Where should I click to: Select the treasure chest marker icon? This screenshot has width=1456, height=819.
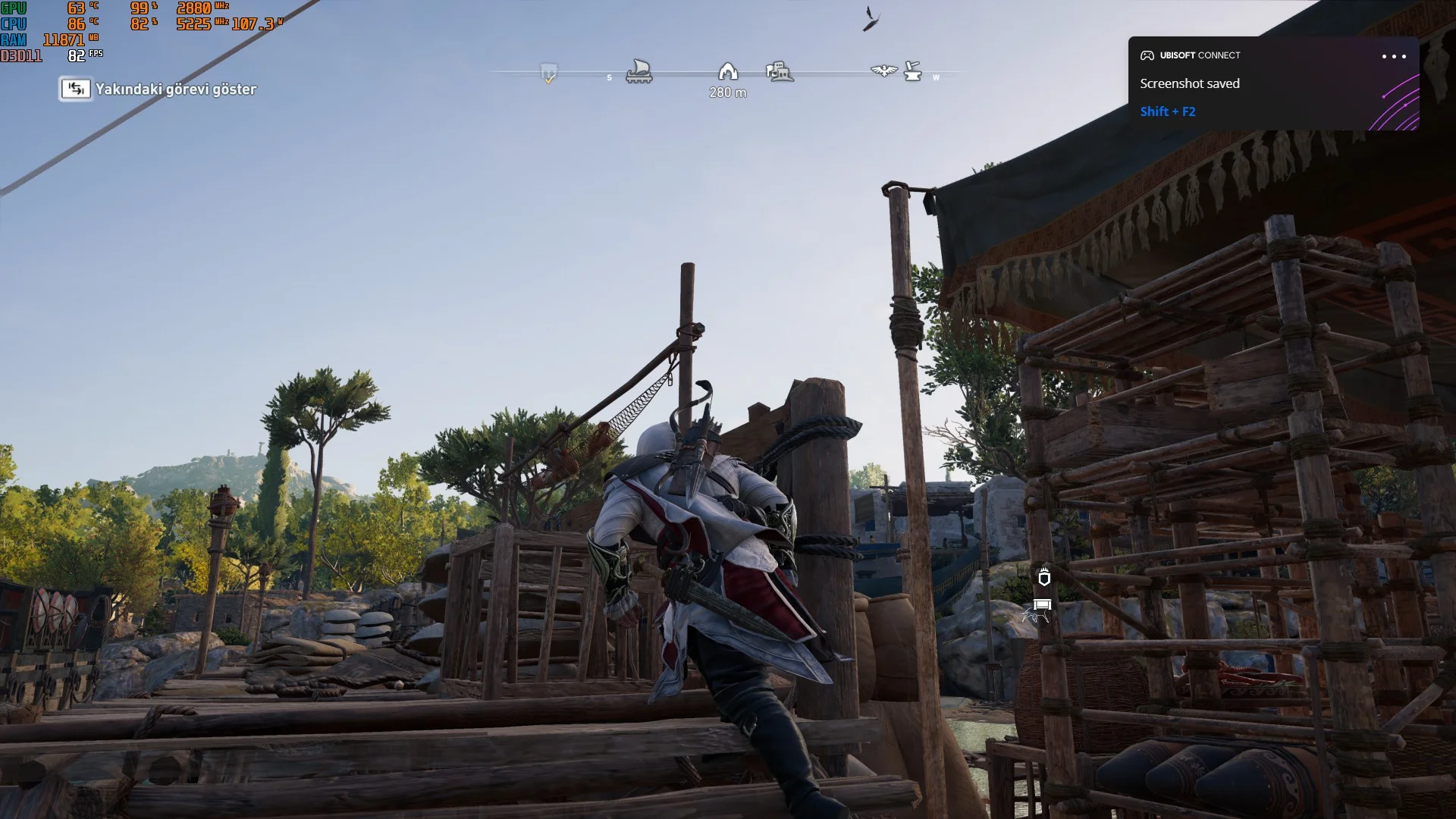point(1043,605)
